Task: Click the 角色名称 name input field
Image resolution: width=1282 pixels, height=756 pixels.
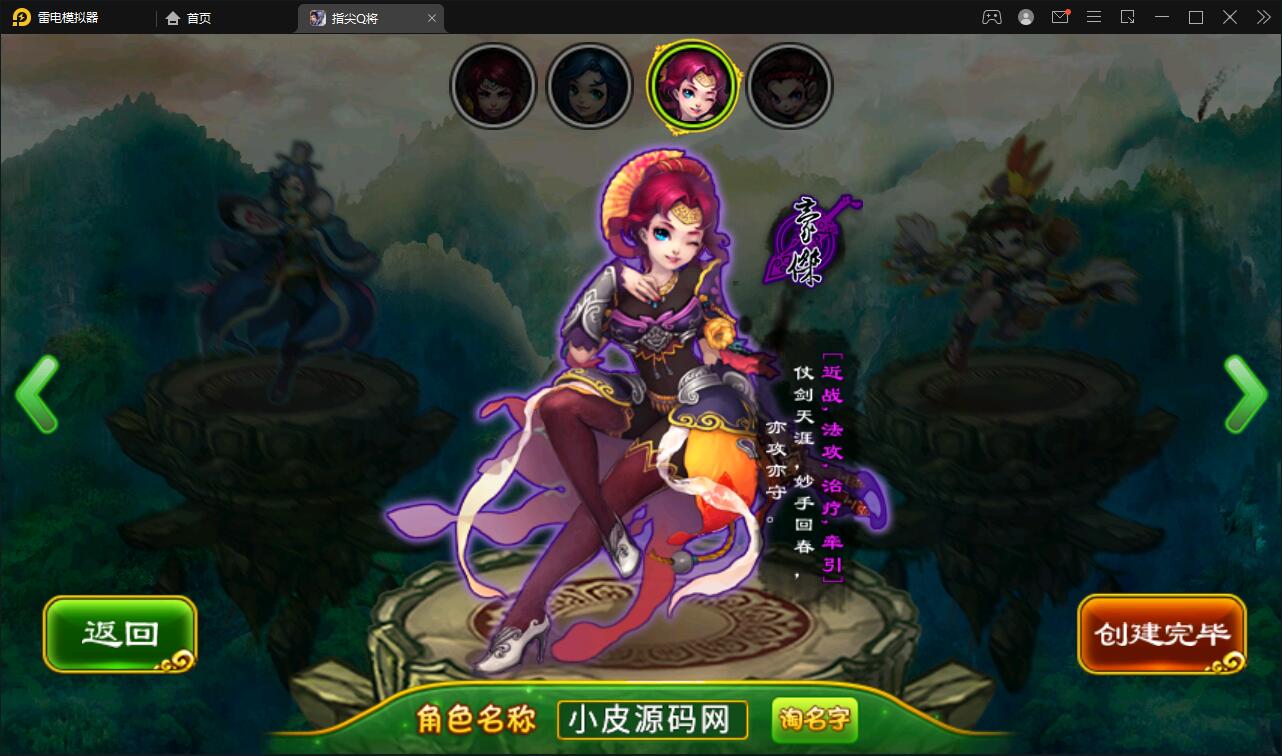Action: (x=651, y=719)
